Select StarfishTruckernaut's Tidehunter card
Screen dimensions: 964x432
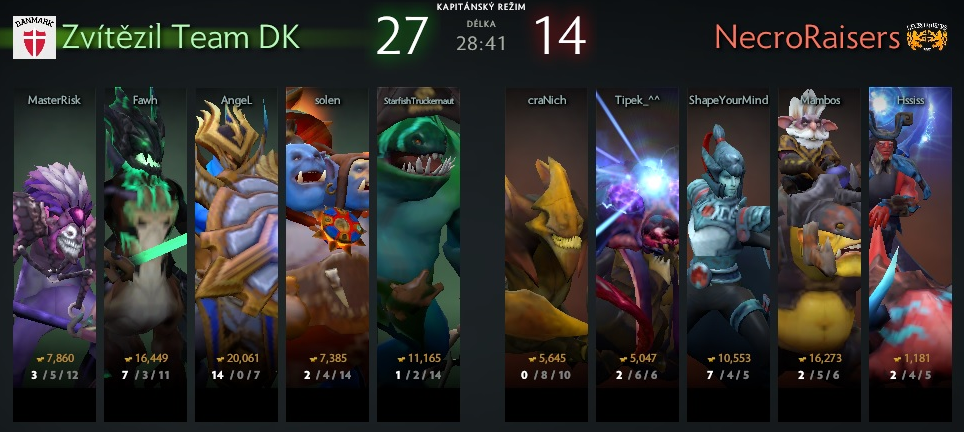tap(418, 240)
